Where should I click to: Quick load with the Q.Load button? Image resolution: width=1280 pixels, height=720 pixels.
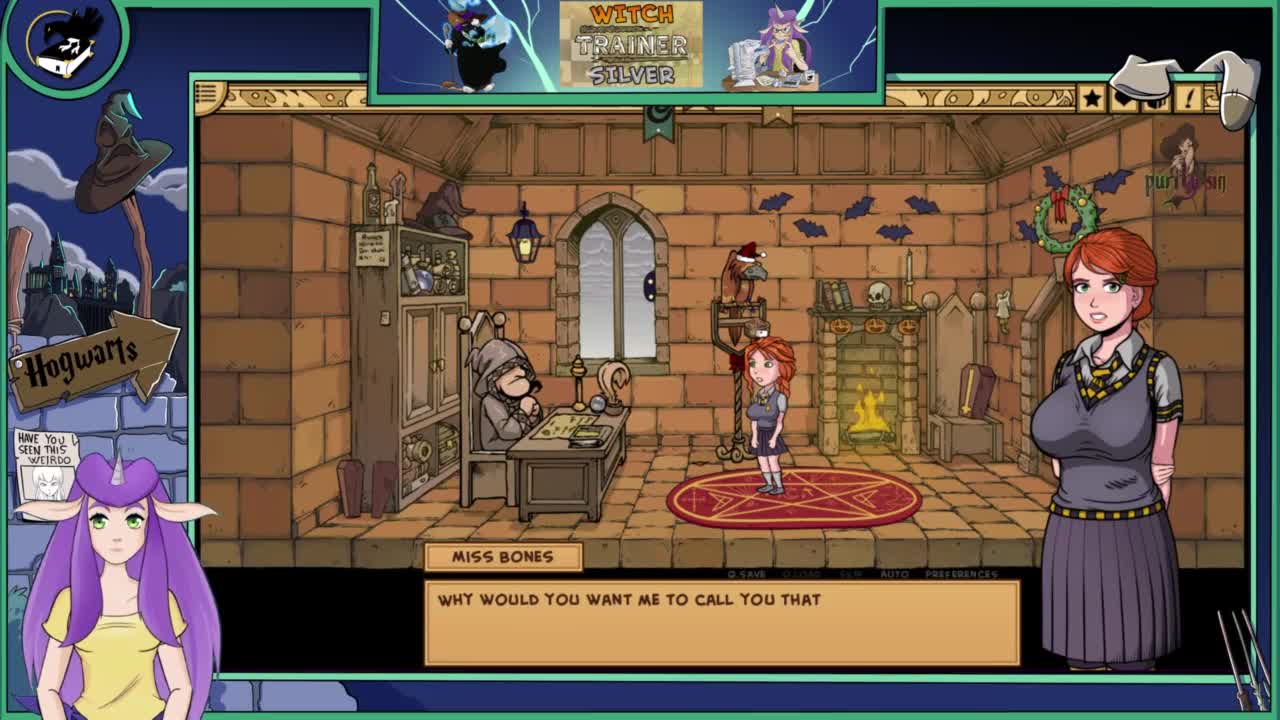[x=802, y=574]
